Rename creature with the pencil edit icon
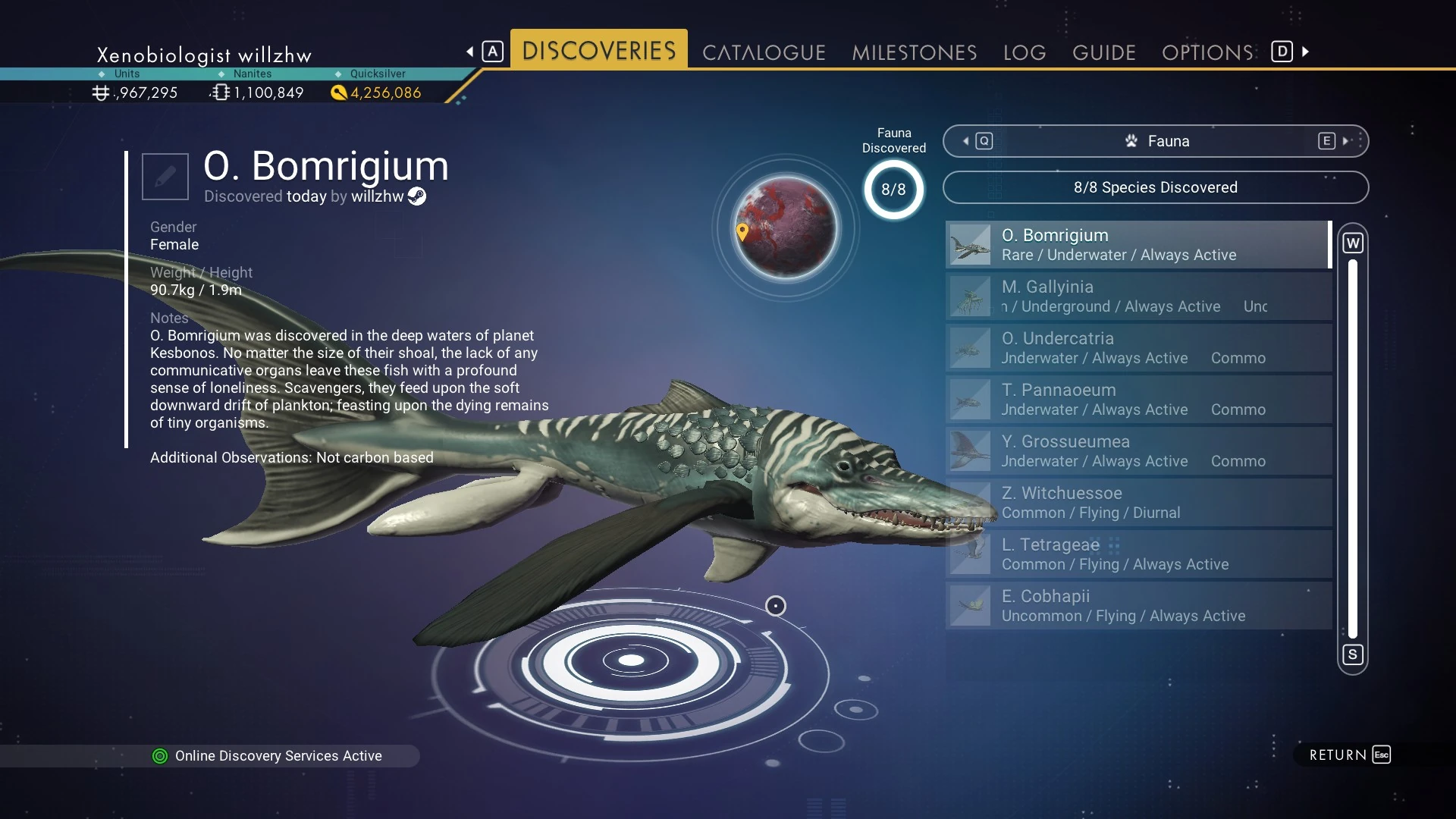Viewport: 1456px width, 819px height. 165,177
